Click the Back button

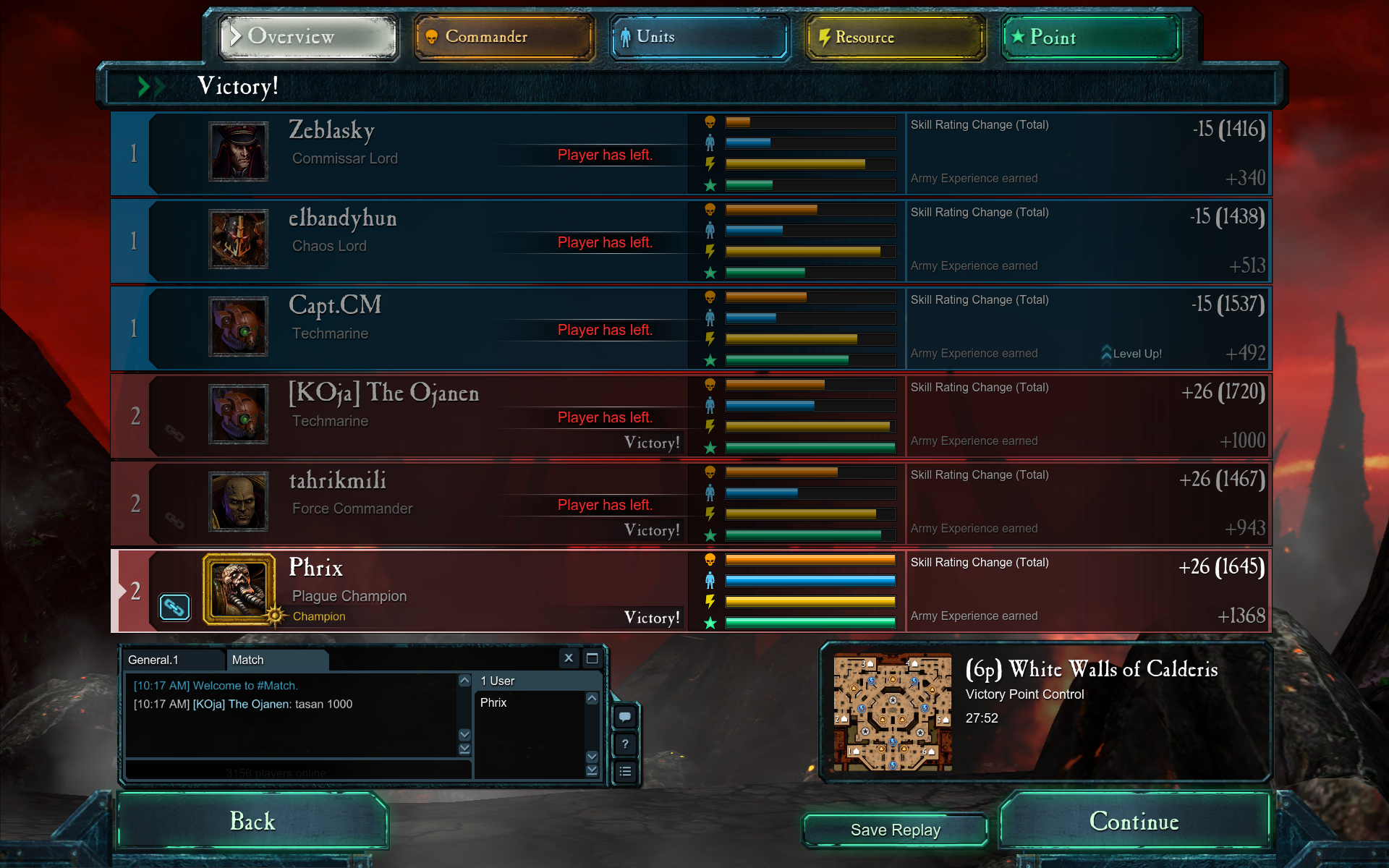(252, 821)
